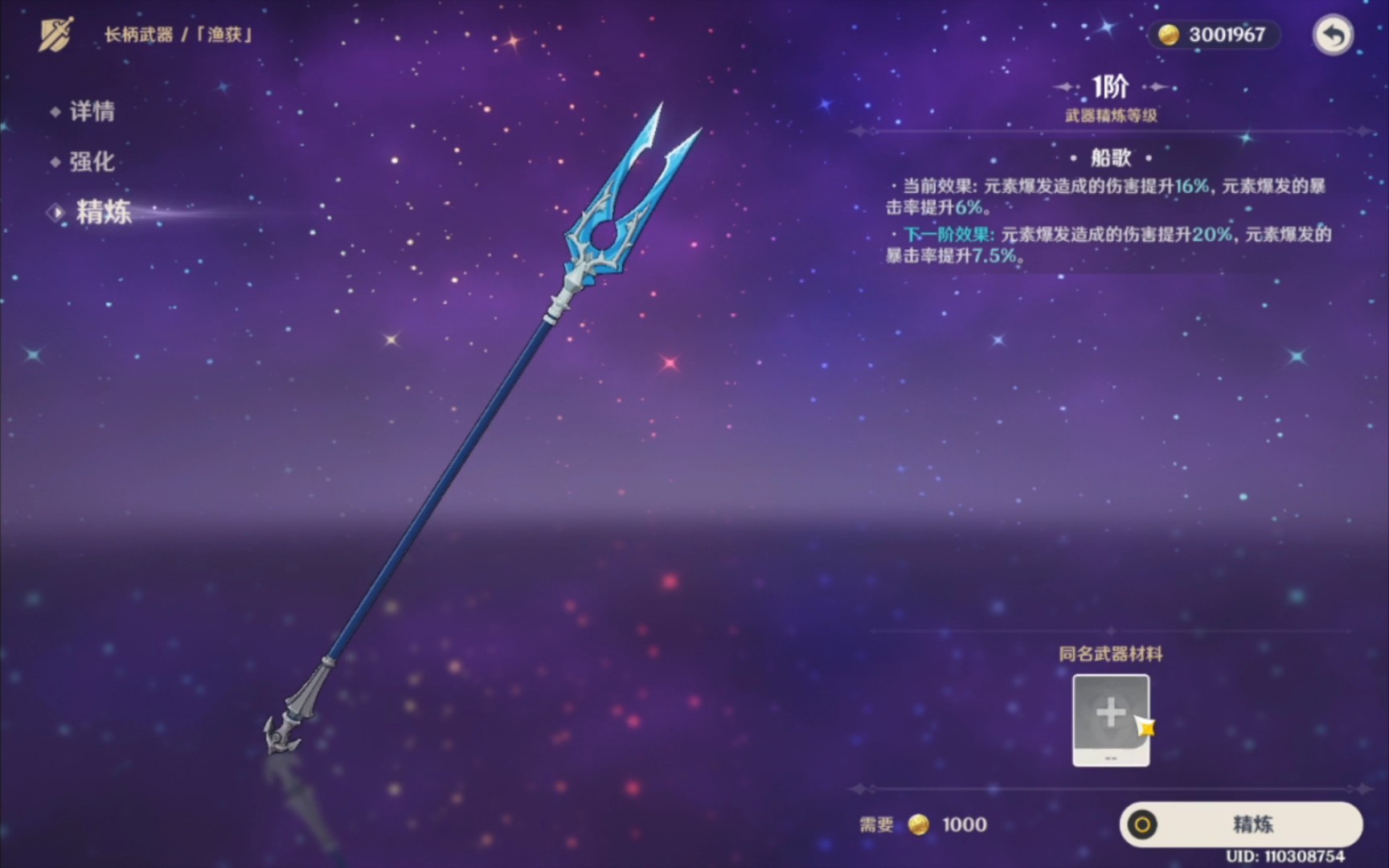Click the Mora coin icon beside the 1000 cost
Viewport: 1389px width, 868px height.
pos(919,825)
